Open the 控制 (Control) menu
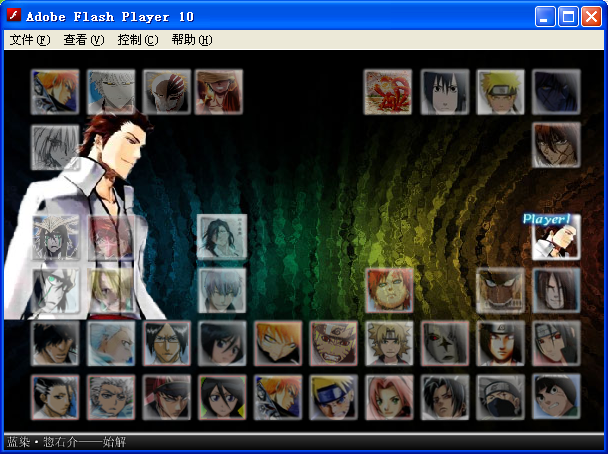This screenshot has width=608, height=454. point(137,40)
